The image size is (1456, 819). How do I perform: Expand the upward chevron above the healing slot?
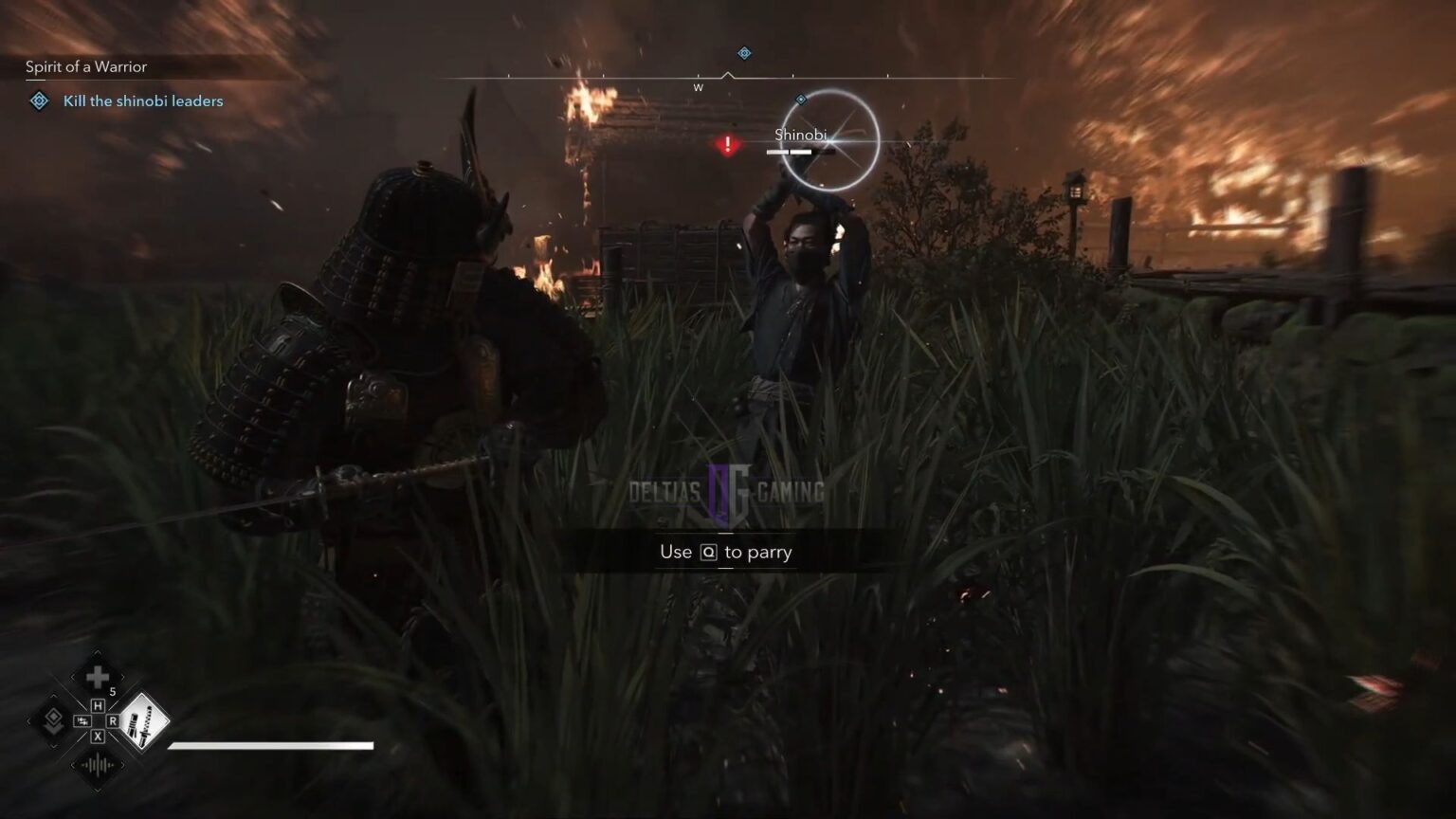[98, 653]
